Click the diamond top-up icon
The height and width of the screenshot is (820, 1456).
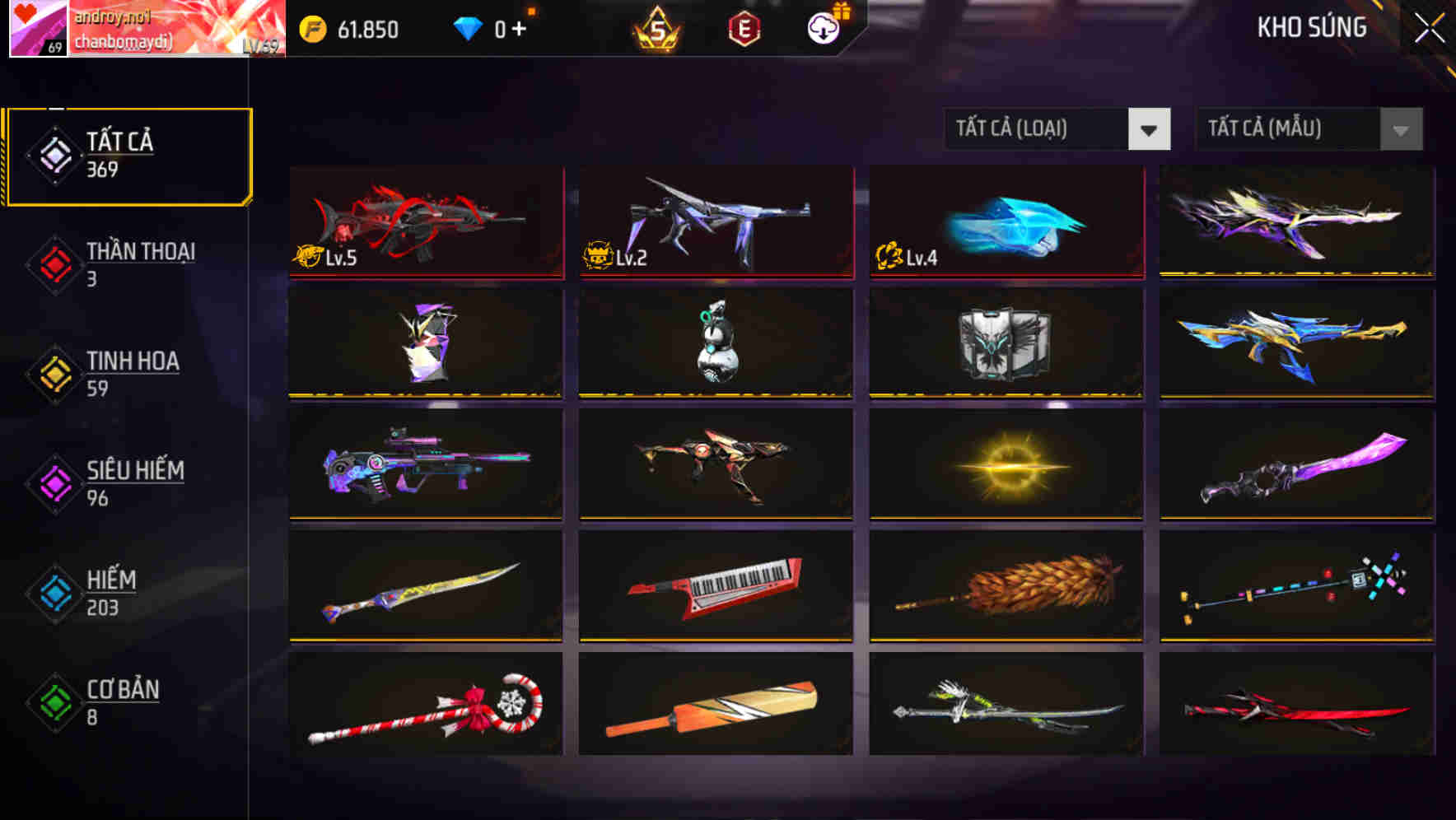[x=469, y=30]
